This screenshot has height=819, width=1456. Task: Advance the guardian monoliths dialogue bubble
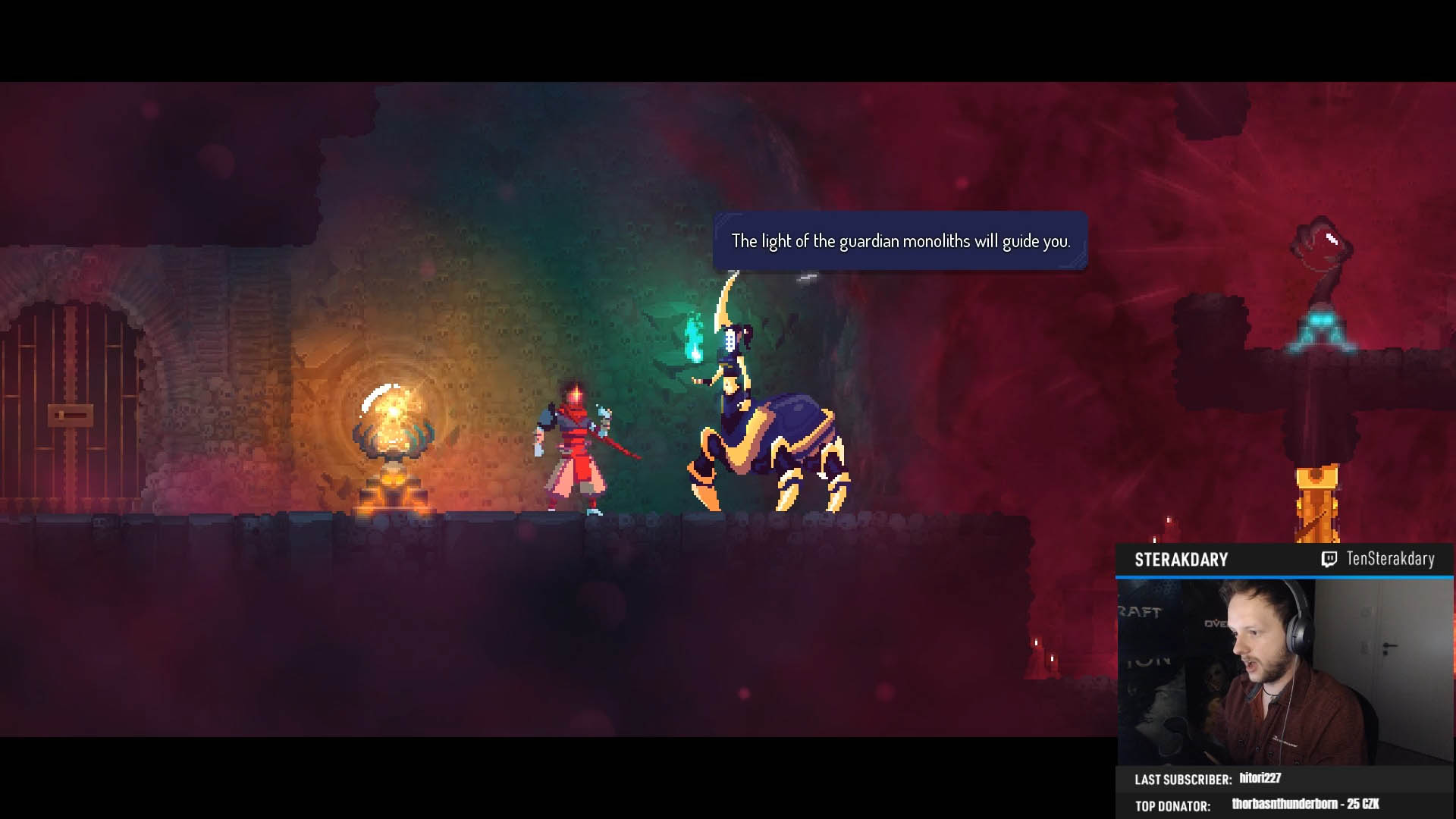pos(900,241)
